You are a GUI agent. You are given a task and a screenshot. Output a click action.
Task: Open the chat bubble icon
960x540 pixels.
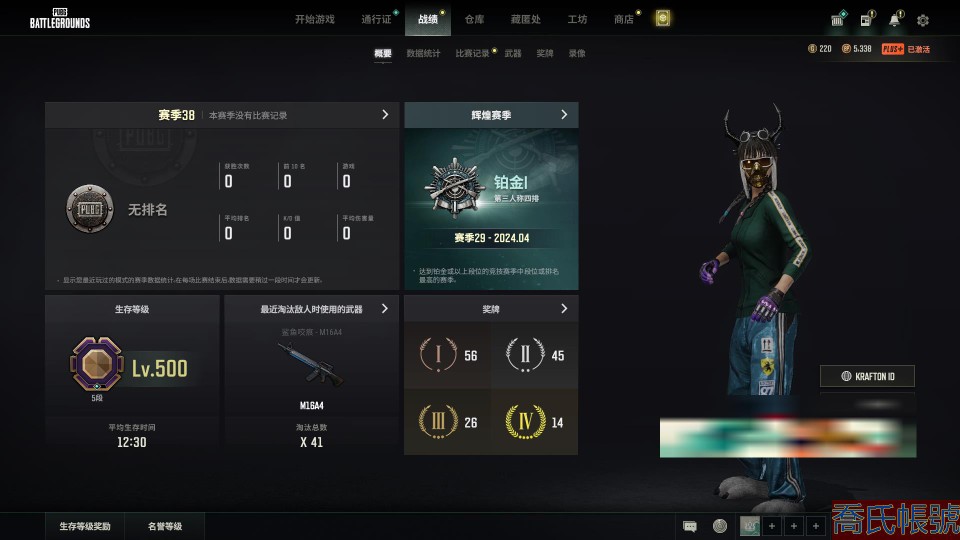pos(689,526)
